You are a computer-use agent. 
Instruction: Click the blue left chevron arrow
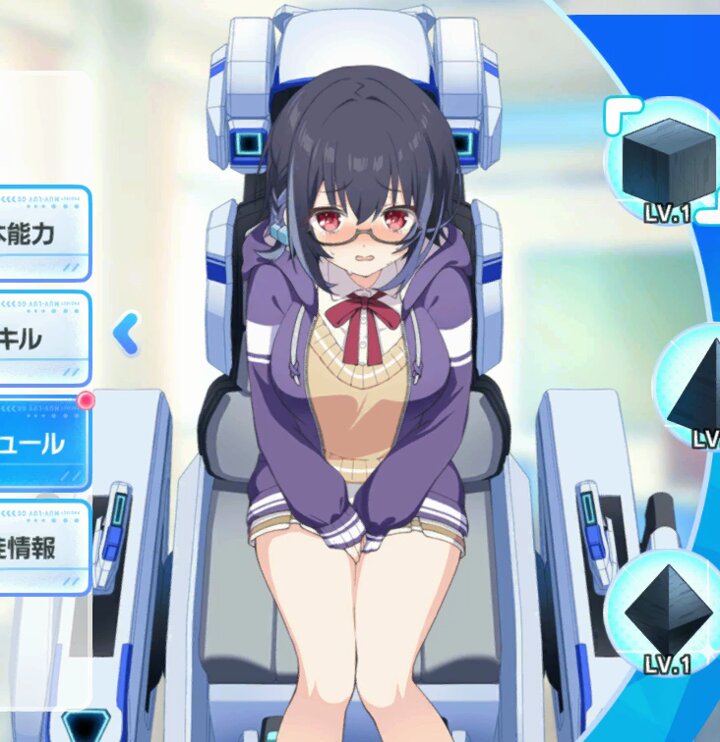pos(125,335)
